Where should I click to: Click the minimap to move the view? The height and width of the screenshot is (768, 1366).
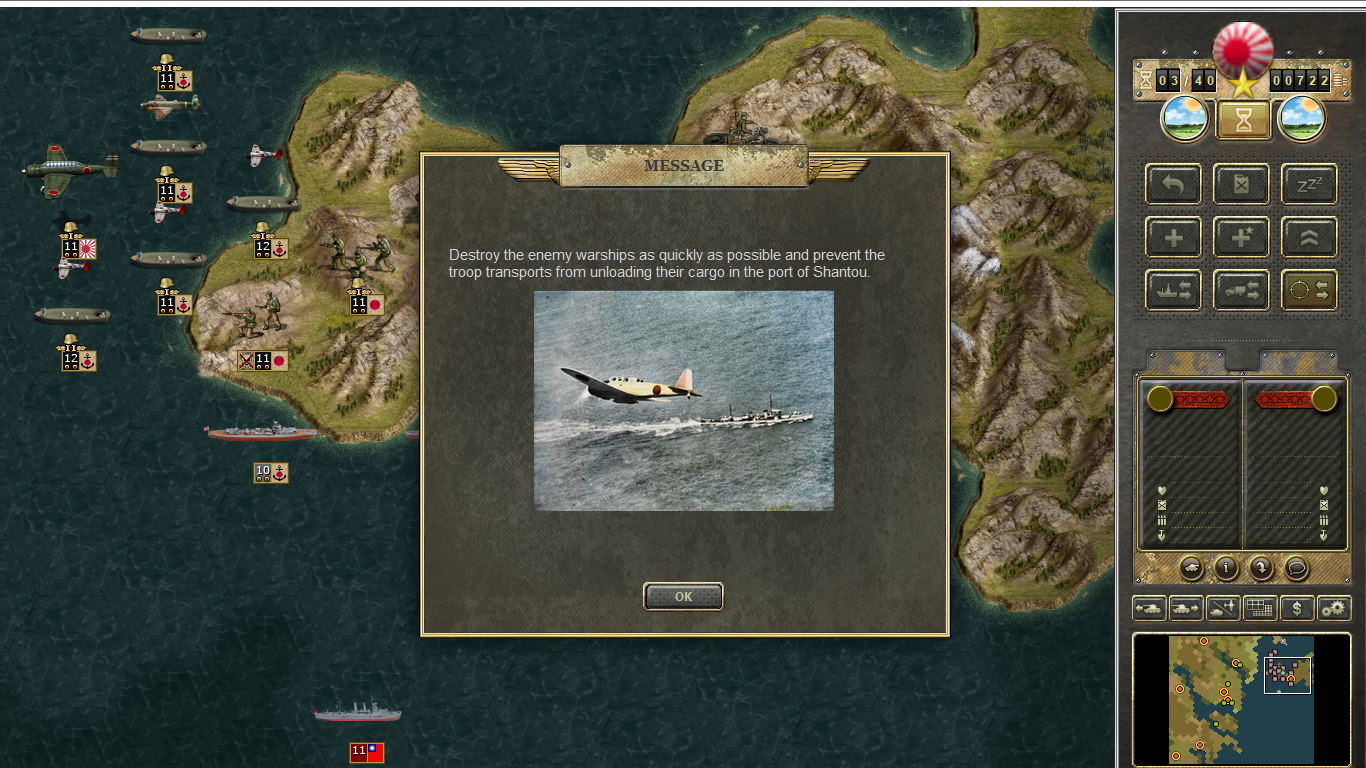point(1241,698)
